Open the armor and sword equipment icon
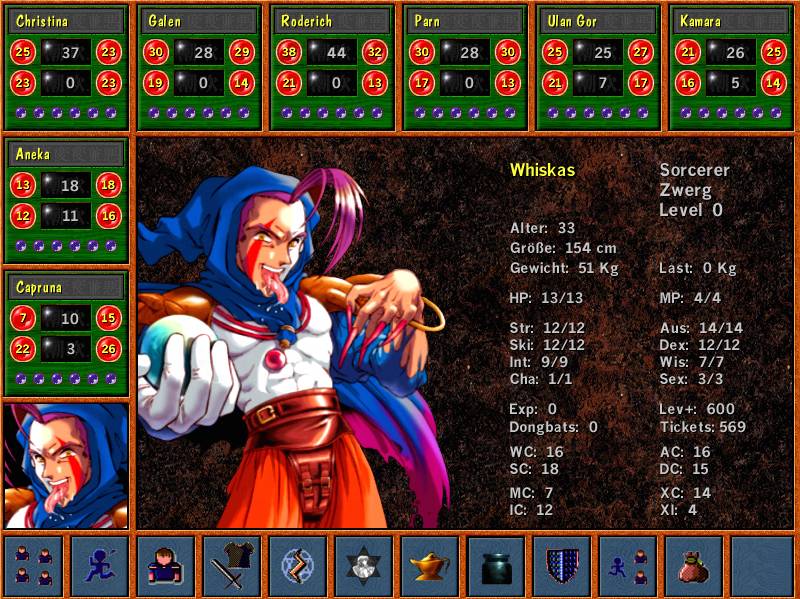The image size is (800, 599). pos(232,567)
